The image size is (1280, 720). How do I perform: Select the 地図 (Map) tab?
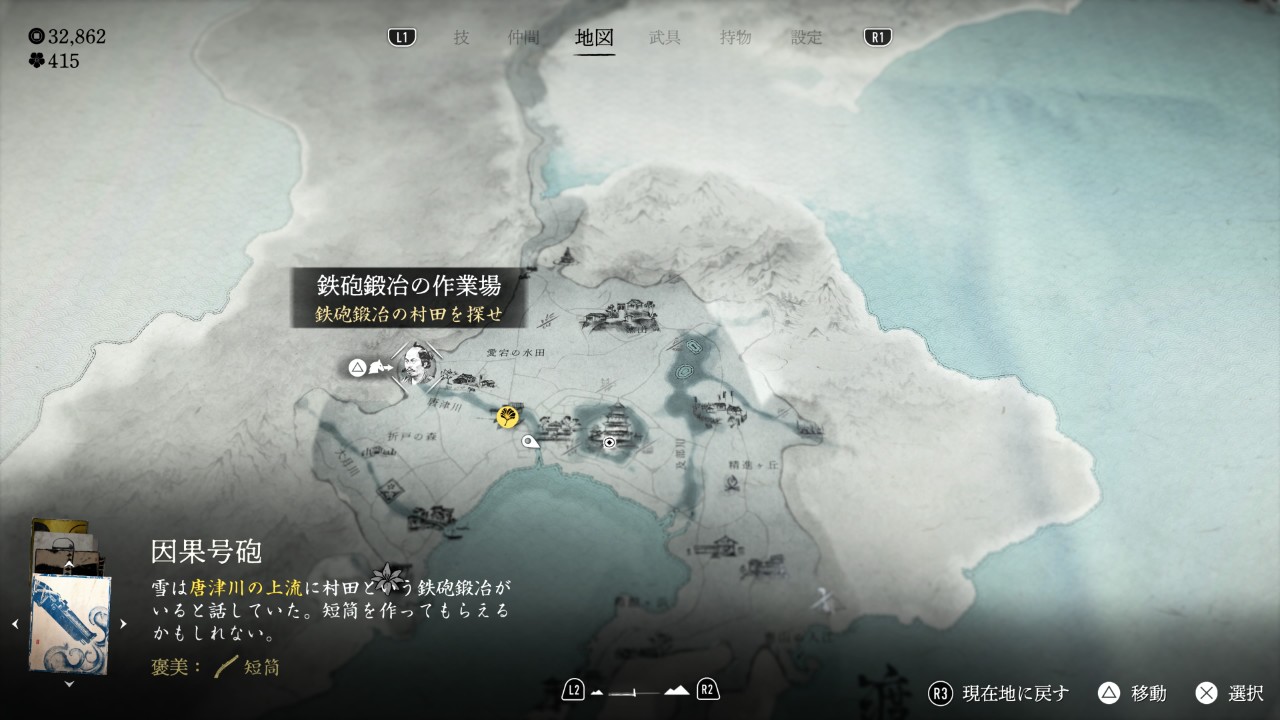[595, 38]
